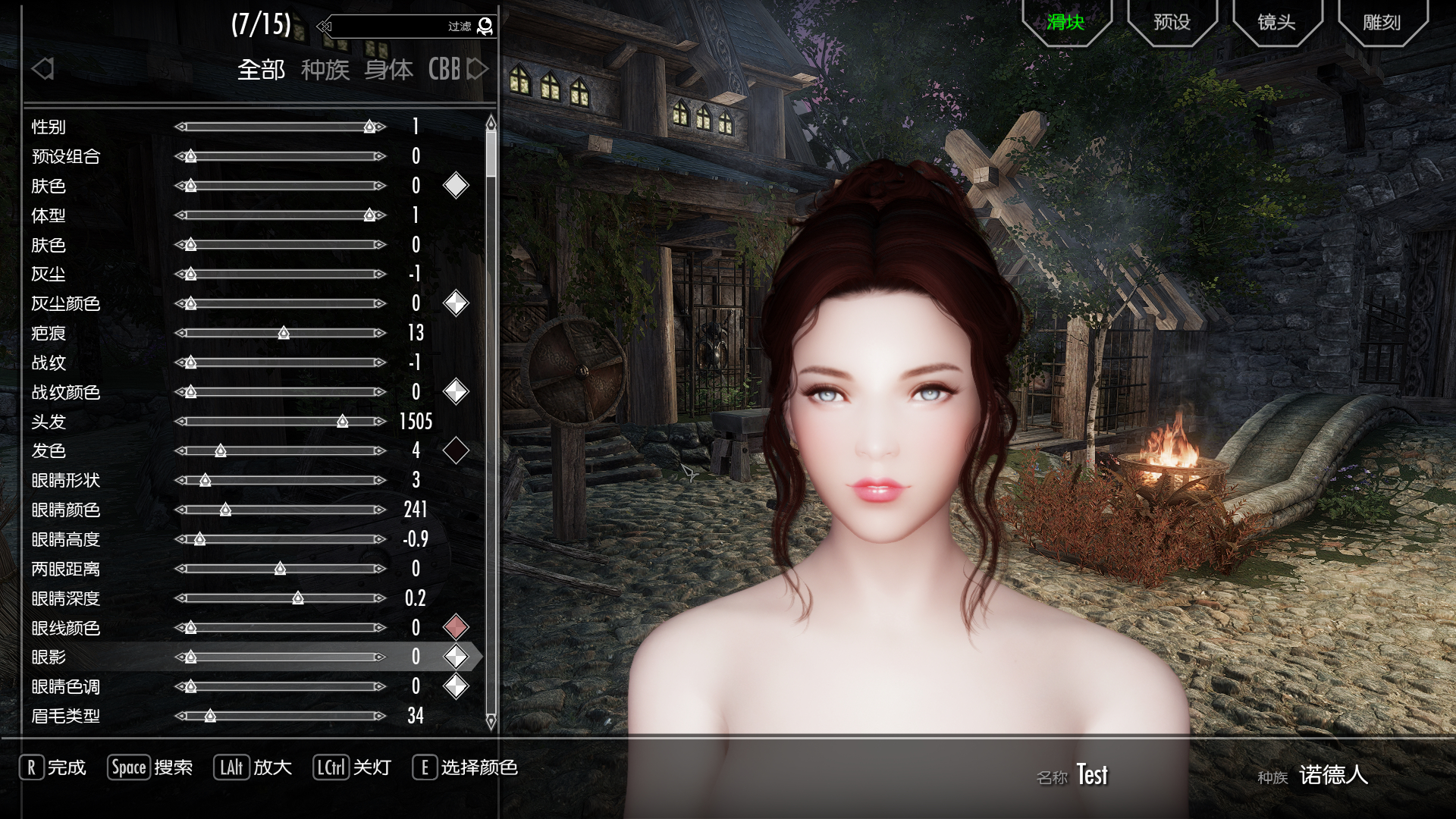Click the 头发 hair style slider

click(x=281, y=422)
